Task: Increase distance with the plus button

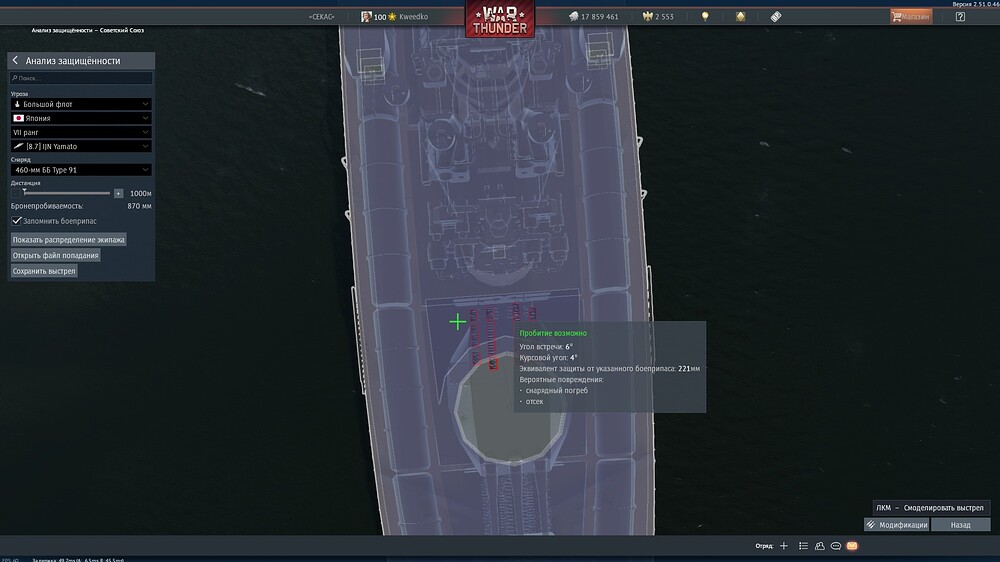Action: [x=118, y=193]
